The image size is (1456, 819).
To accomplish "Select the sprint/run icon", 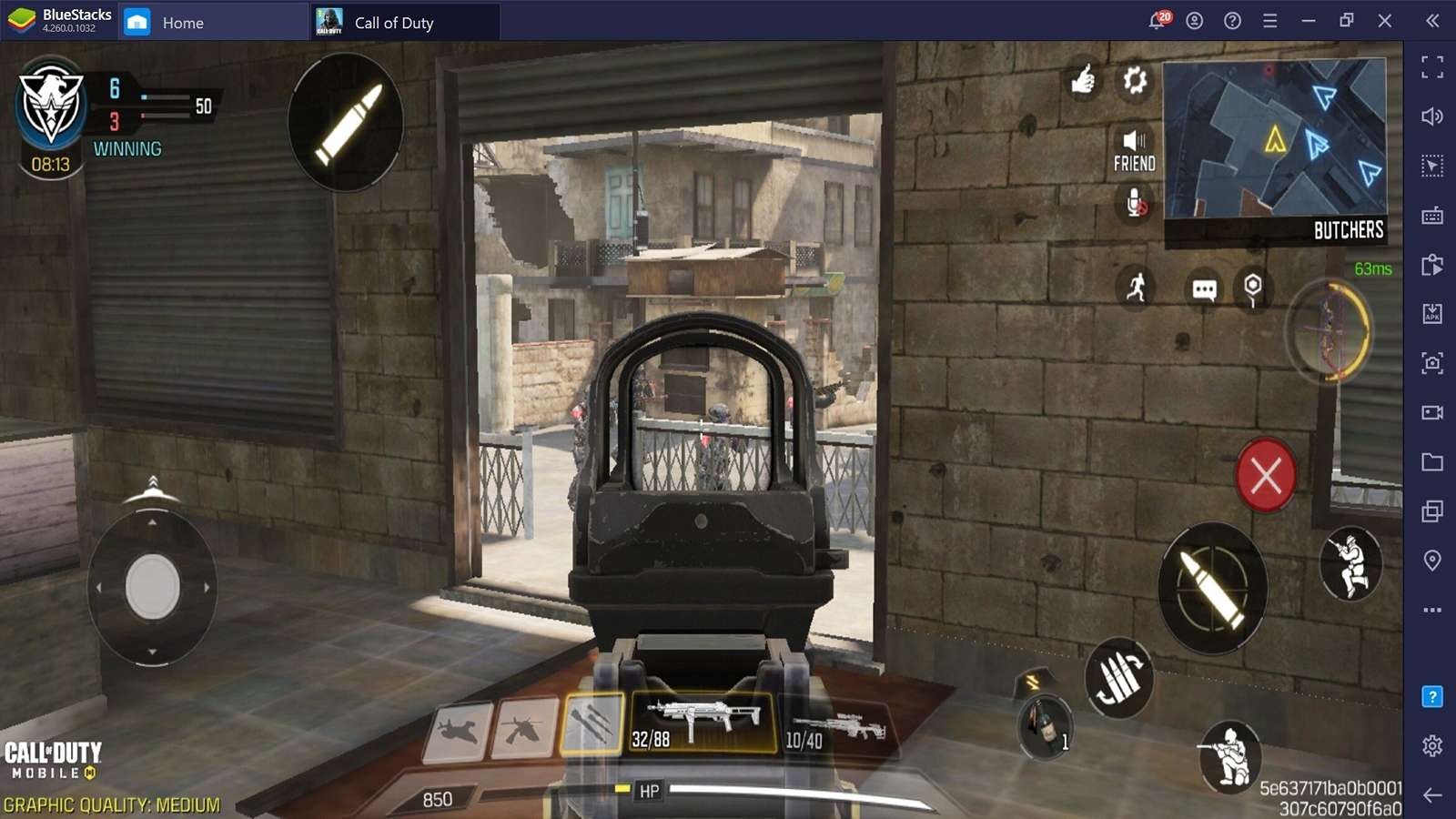I will pos(1135,289).
